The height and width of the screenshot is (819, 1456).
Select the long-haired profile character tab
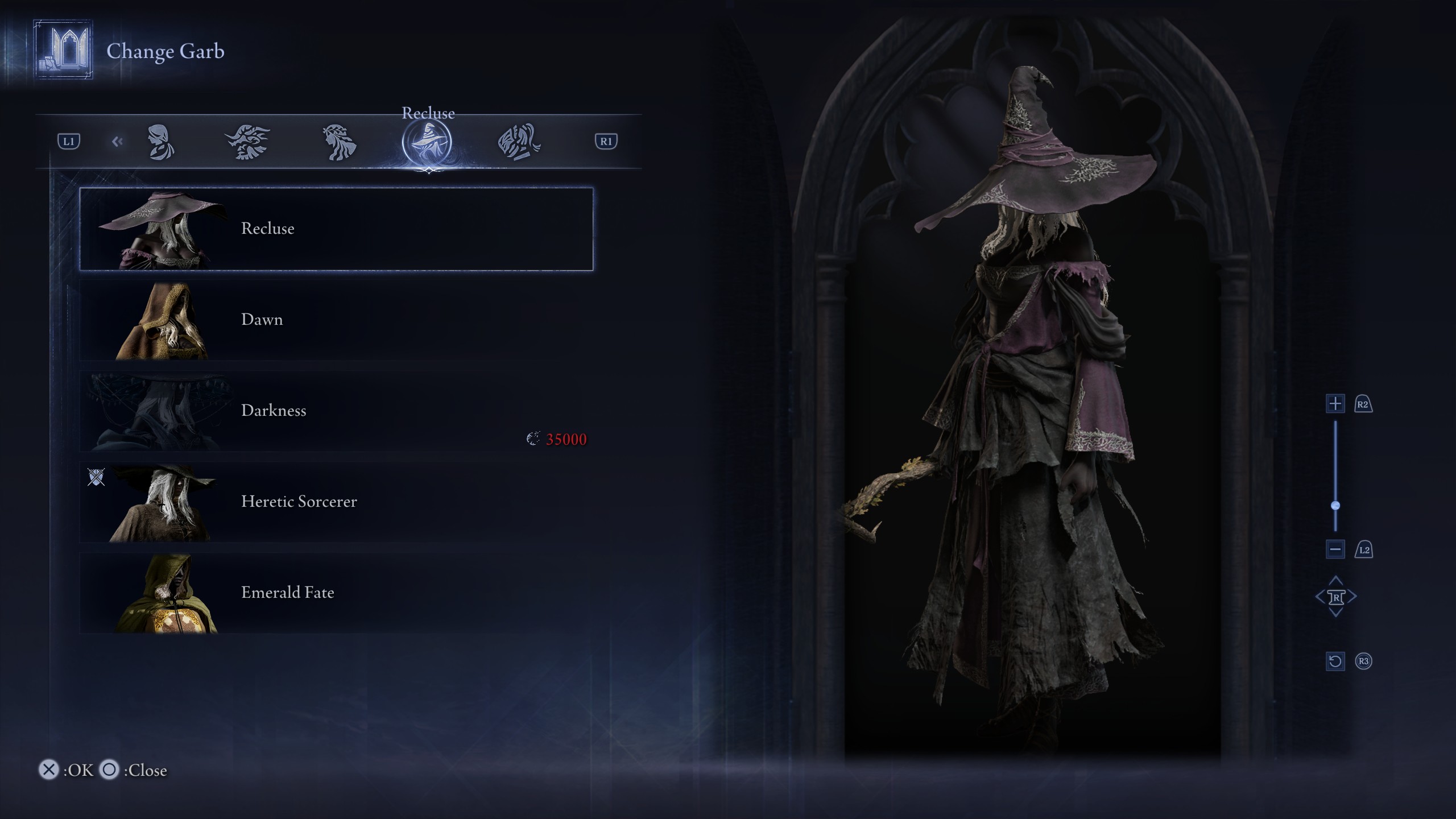[x=340, y=142]
